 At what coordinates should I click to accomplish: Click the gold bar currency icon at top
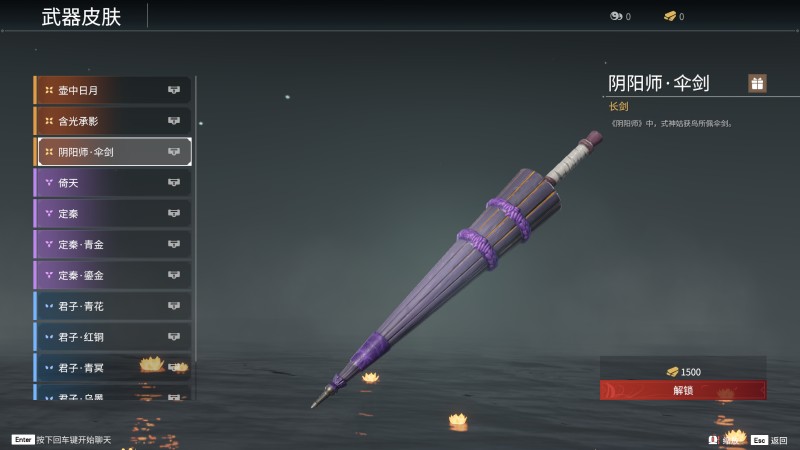coord(669,16)
